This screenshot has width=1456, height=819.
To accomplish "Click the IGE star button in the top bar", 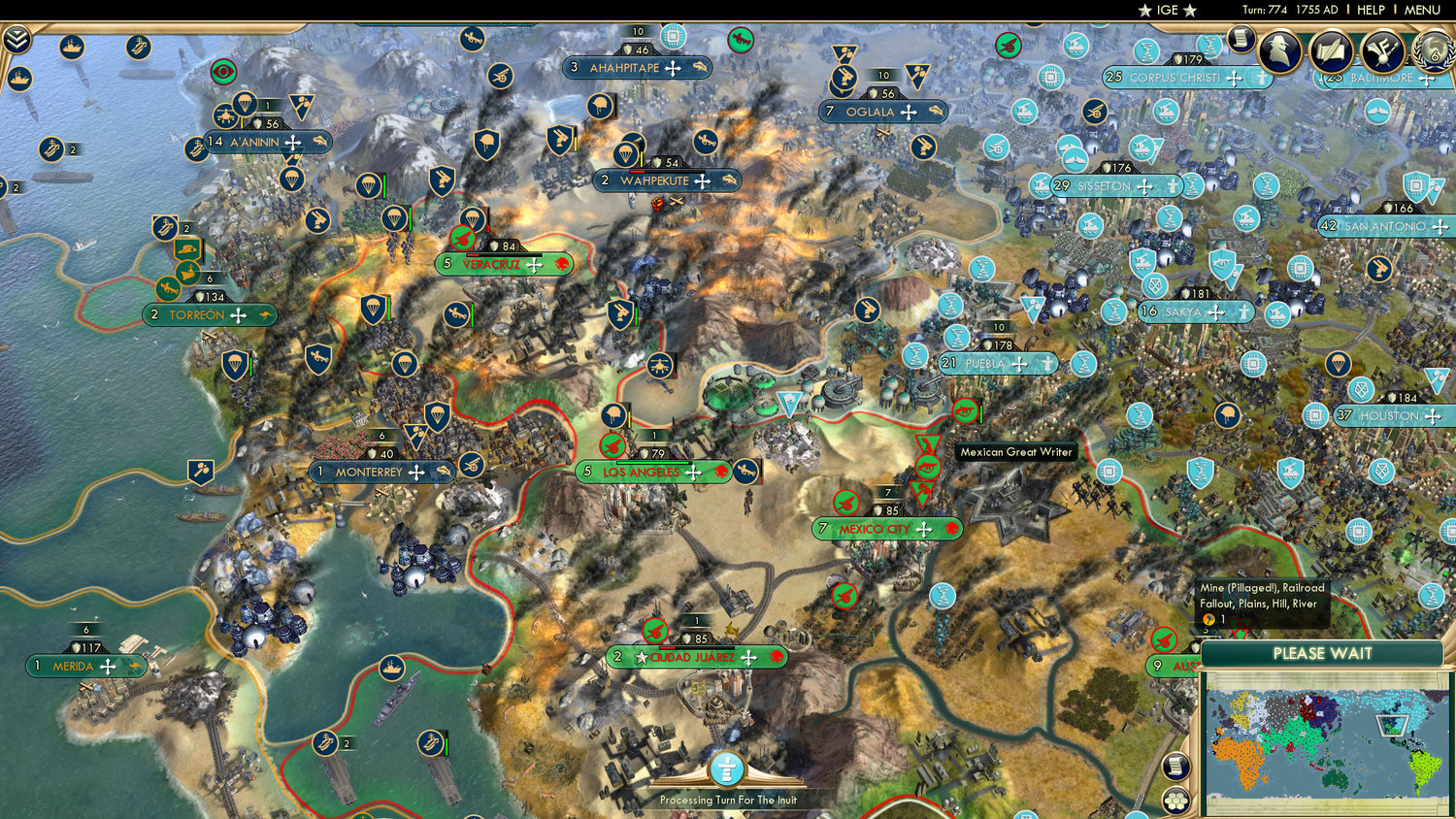I will coord(1166,10).
